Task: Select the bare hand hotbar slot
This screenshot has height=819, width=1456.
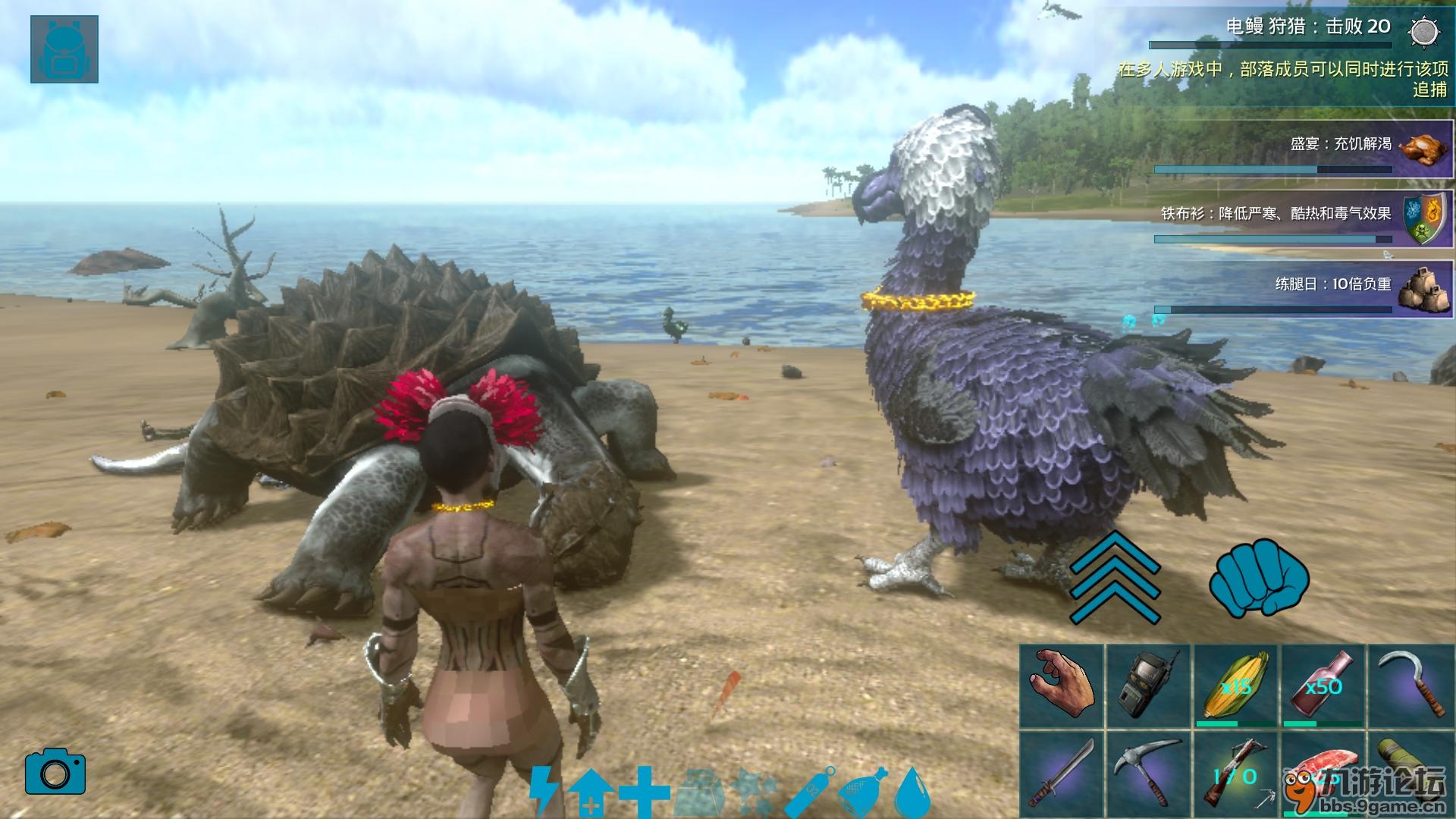Action: pyautogui.click(x=1062, y=686)
